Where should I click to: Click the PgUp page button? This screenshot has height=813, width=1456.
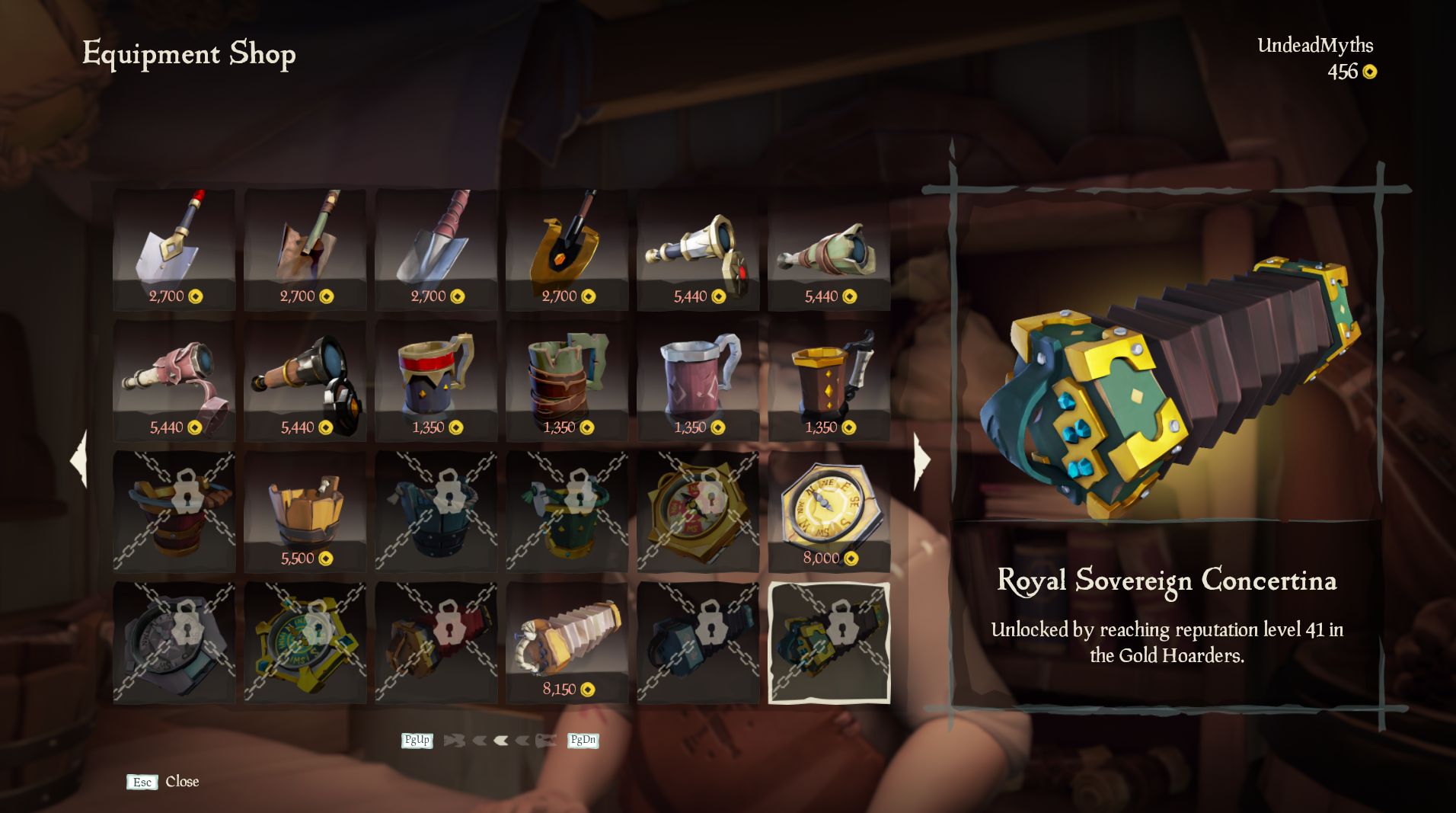point(417,740)
